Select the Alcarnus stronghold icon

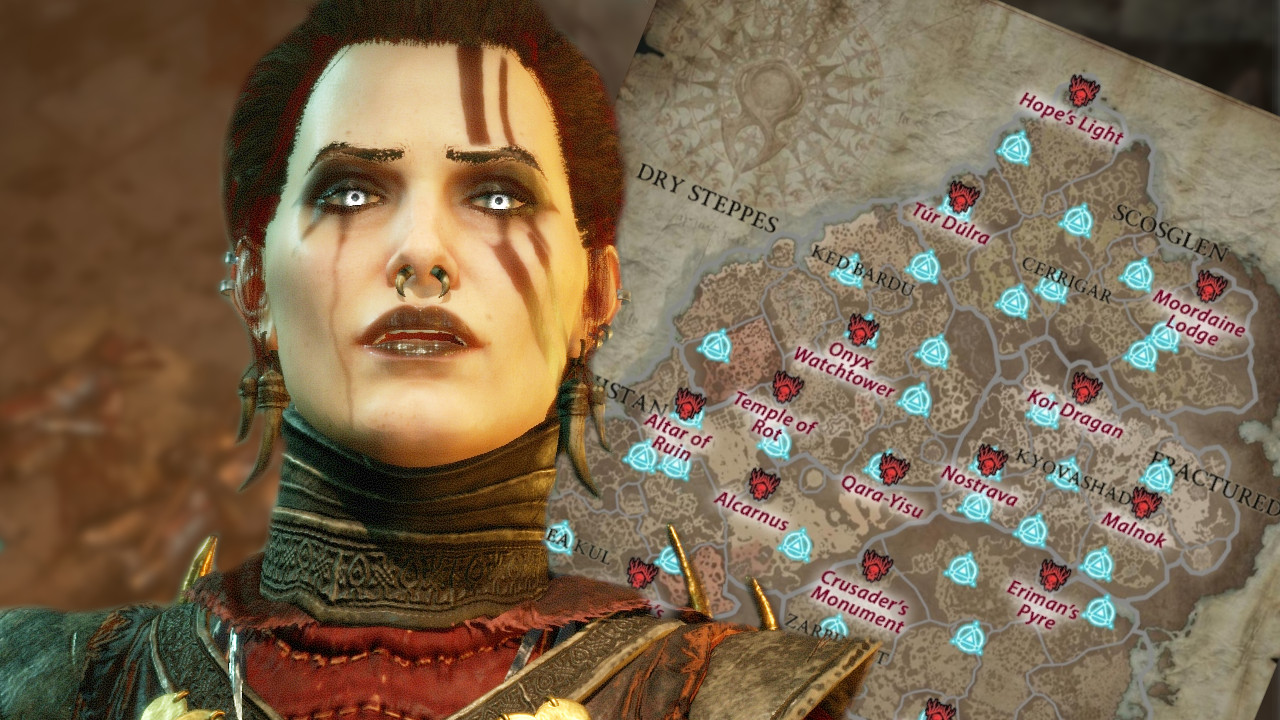click(x=763, y=484)
